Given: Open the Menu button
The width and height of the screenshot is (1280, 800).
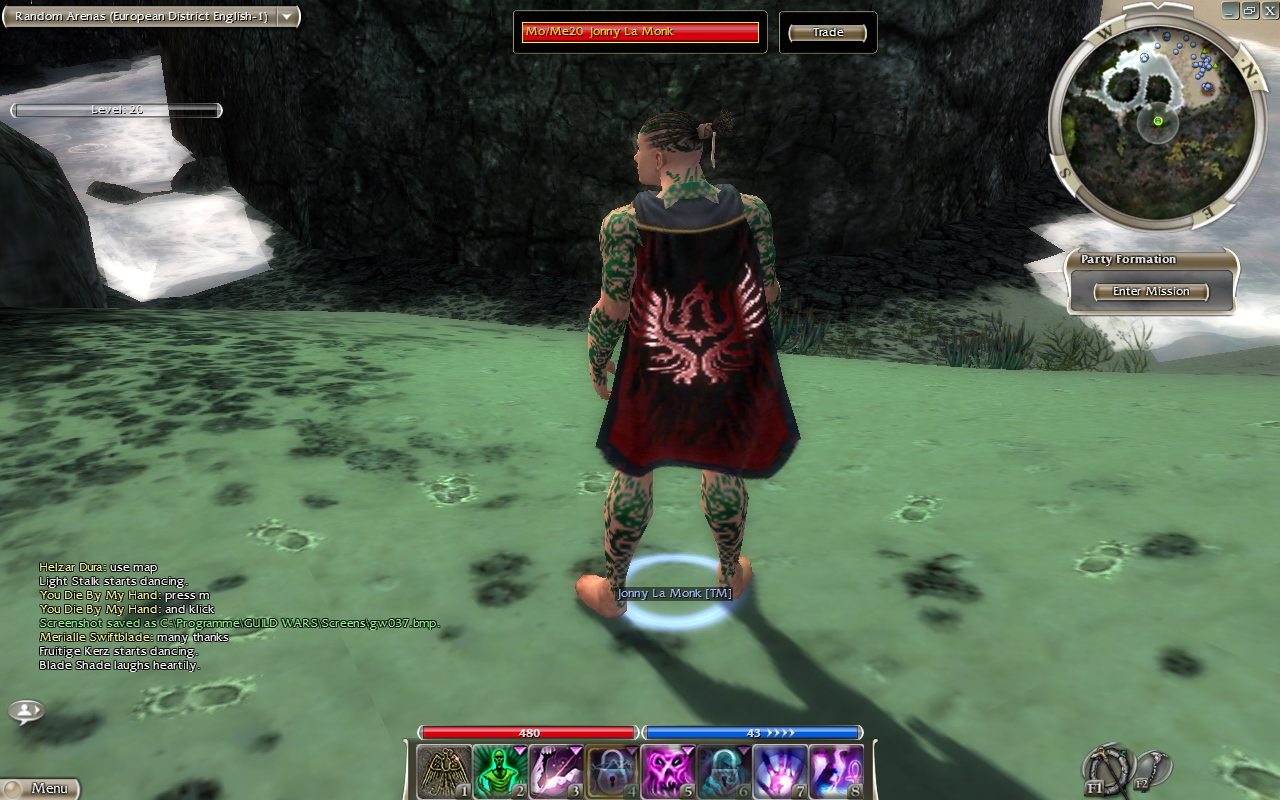Looking at the screenshot, I should pos(40,788).
